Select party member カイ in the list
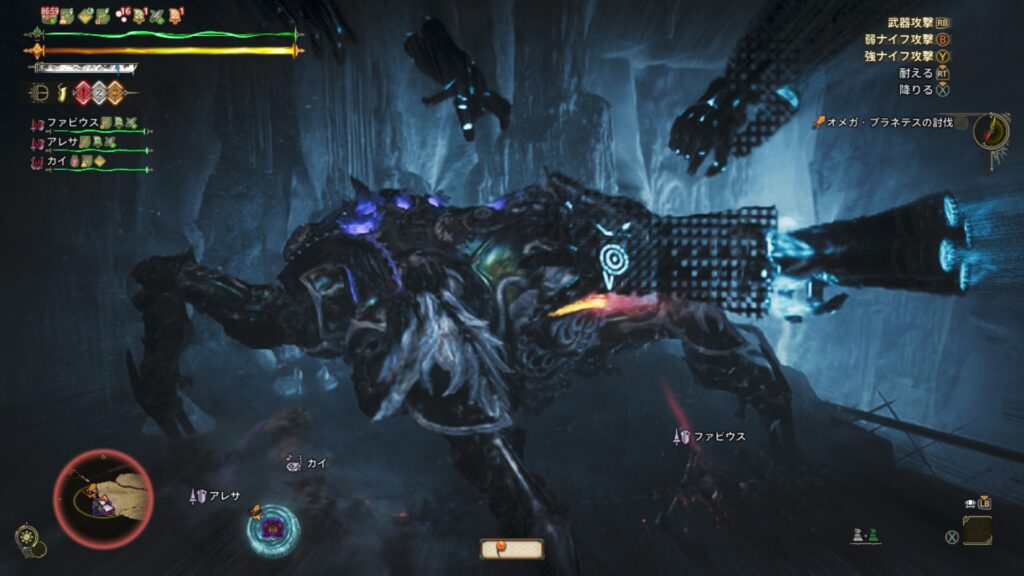Viewport: 1024px width, 576px height. tap(56, 160)
